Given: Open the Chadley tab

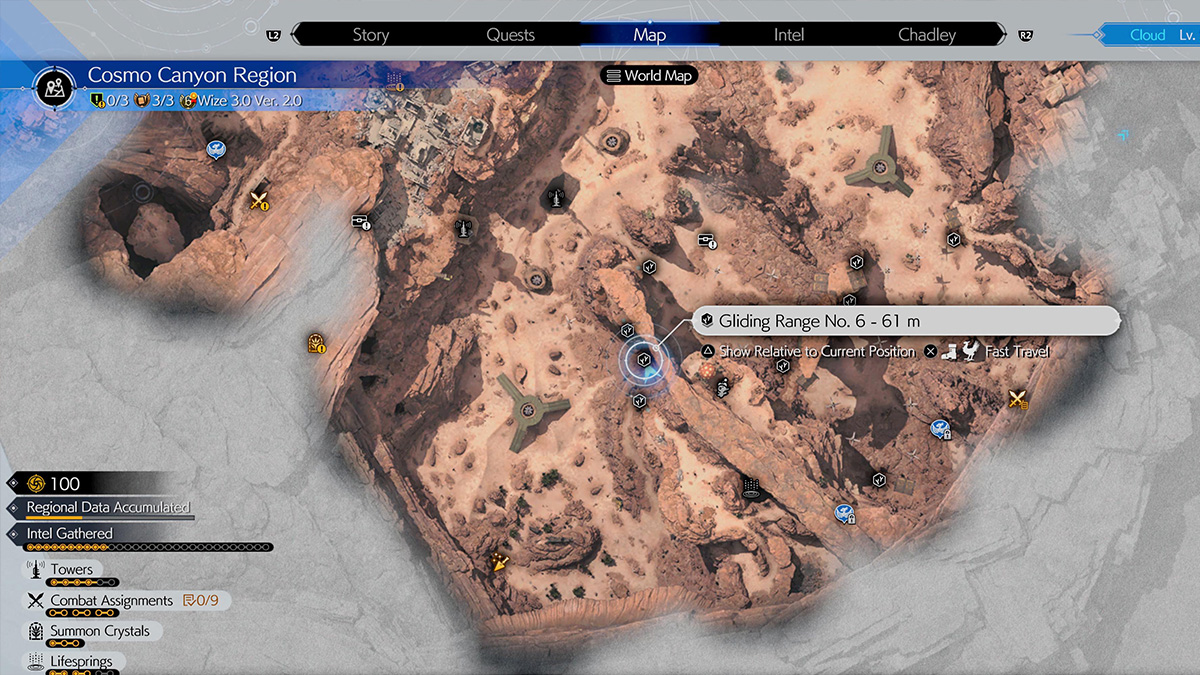Looking at the screenshot, I should (x=927, y=35).
